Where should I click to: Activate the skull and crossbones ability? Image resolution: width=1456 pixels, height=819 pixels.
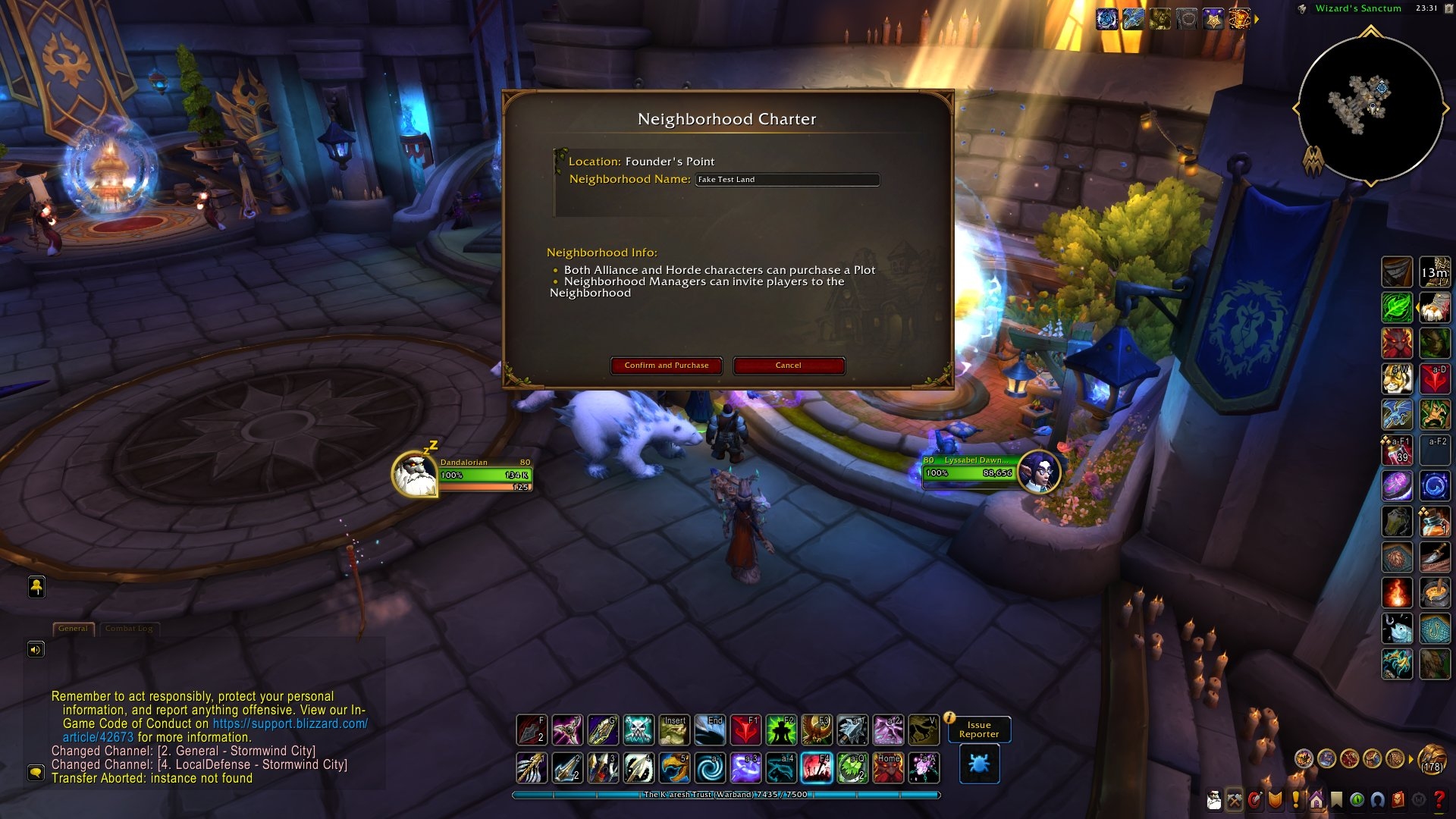click(x=638, y=730)
